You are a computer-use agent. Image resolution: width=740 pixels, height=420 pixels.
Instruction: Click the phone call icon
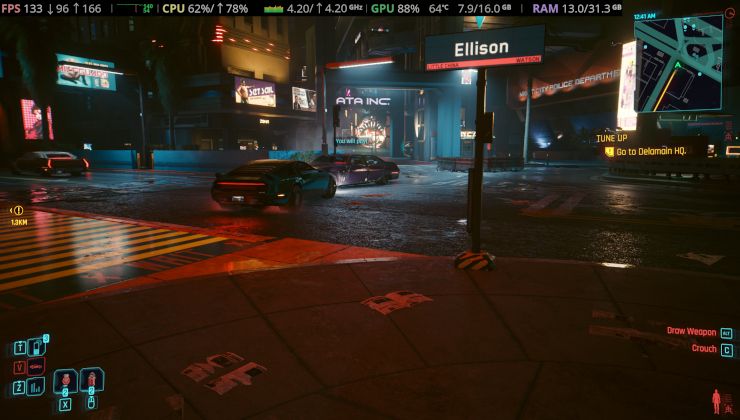[x=38, y=347]
